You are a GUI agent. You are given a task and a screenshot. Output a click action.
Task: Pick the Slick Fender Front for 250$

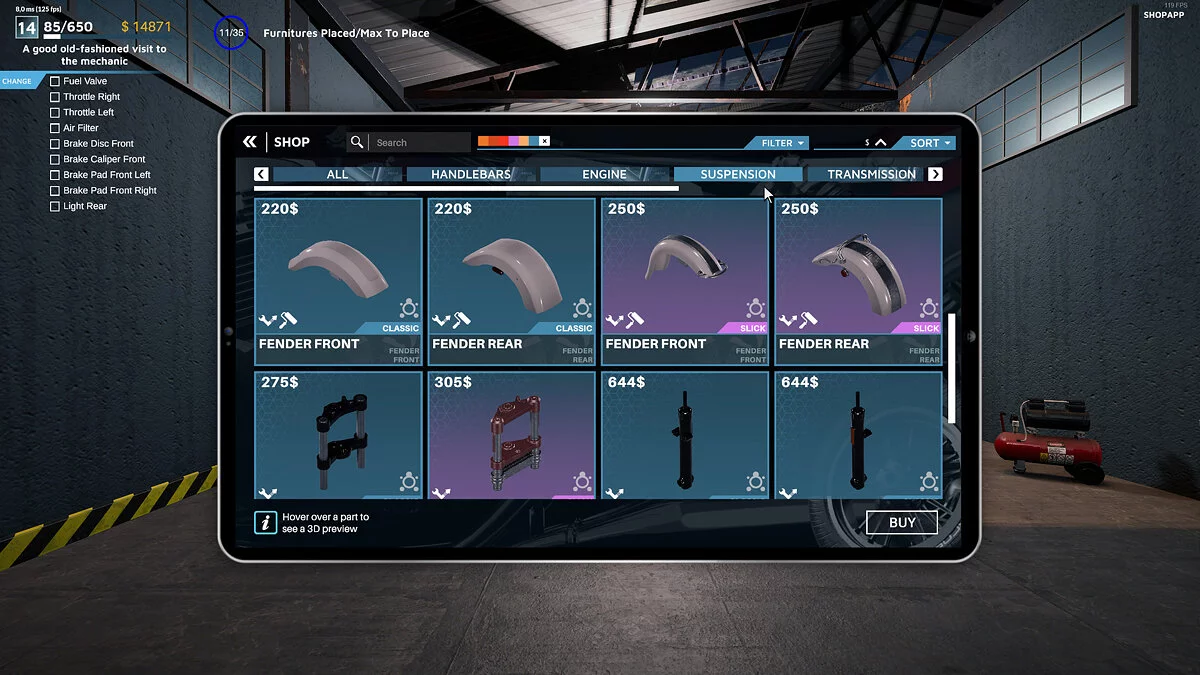[685, 281]
